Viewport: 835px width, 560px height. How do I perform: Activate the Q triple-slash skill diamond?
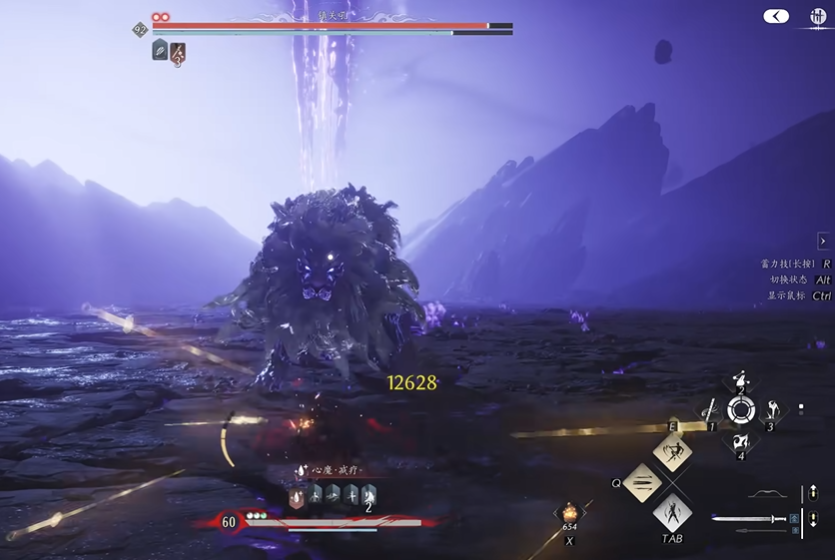coord(644,483)
